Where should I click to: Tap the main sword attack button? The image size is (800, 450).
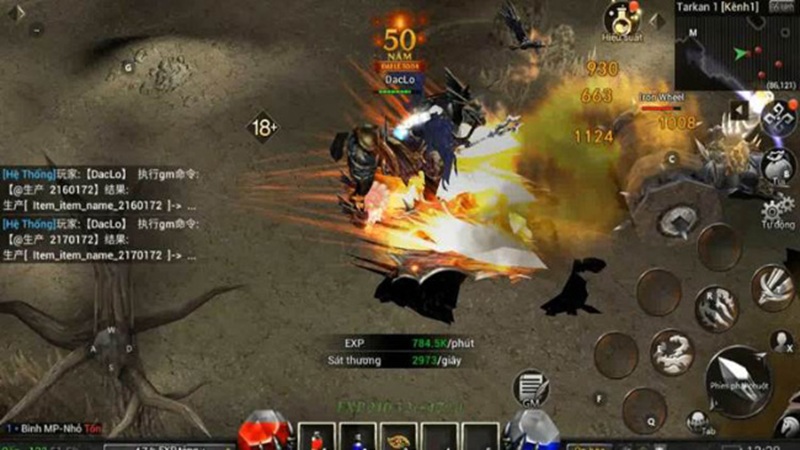point(742,378)
